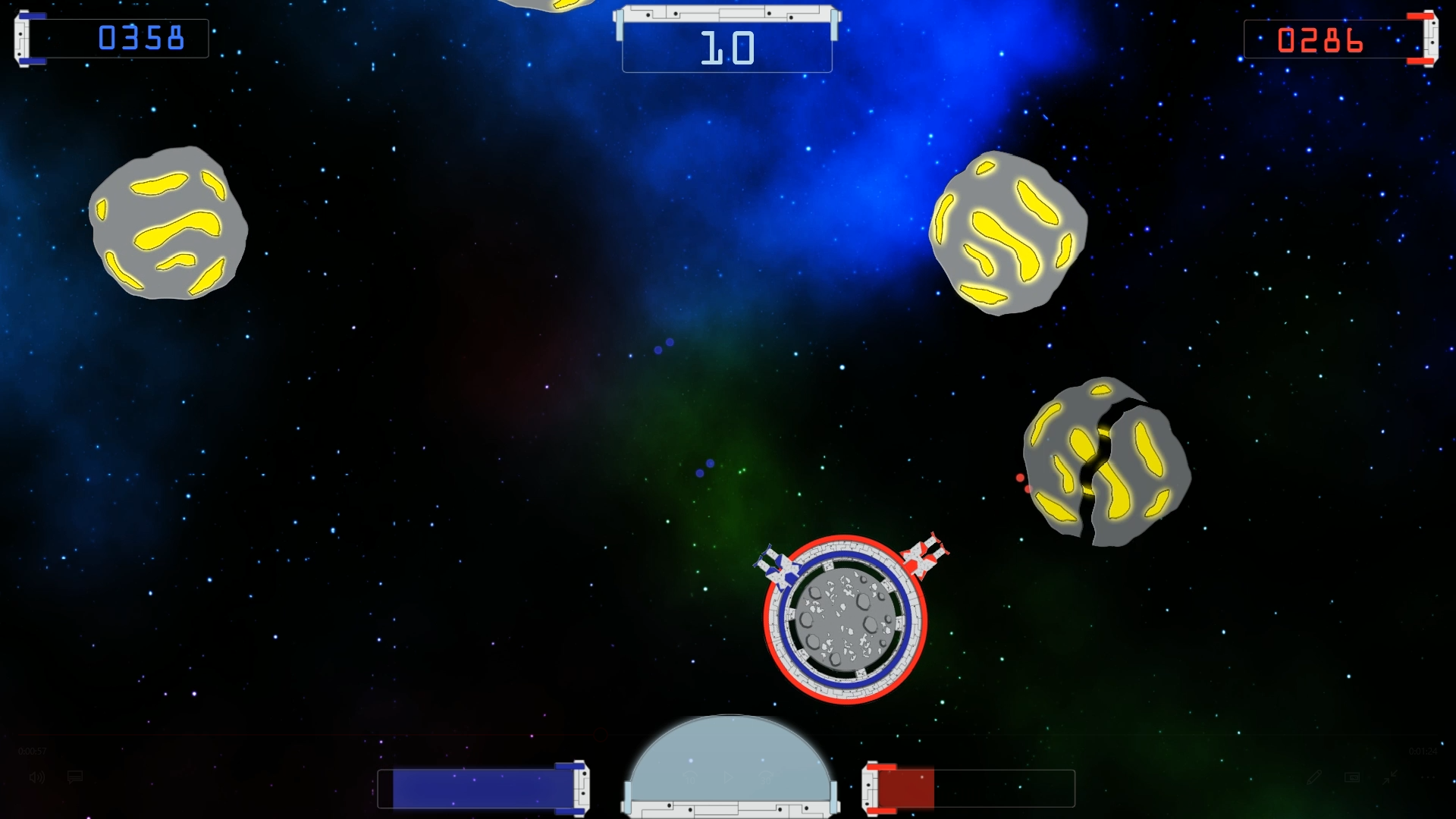Image resolution: width=1456 pixels, height=819 pixels.
Task: Exit fullscreen using the video player's arrows icon
Action: pyautogui.click(x=1390, y=777)
